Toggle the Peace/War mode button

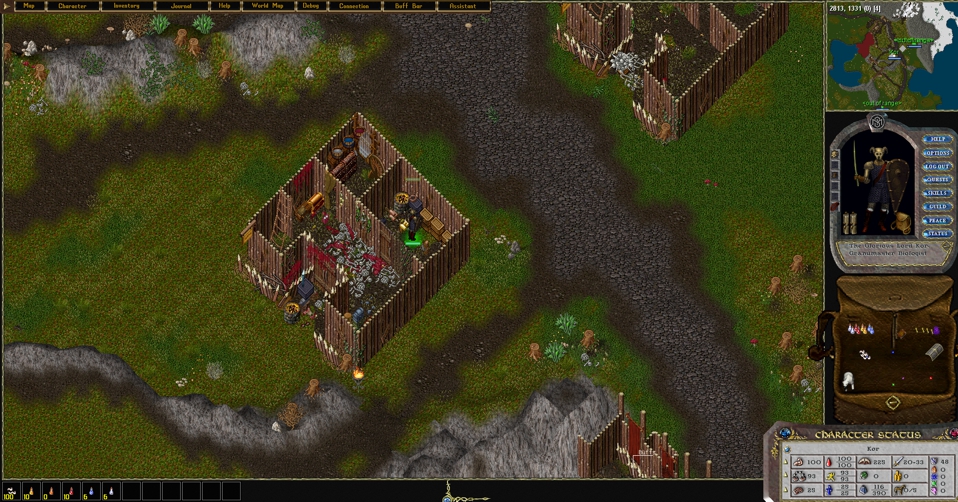[x=937, y=220]
